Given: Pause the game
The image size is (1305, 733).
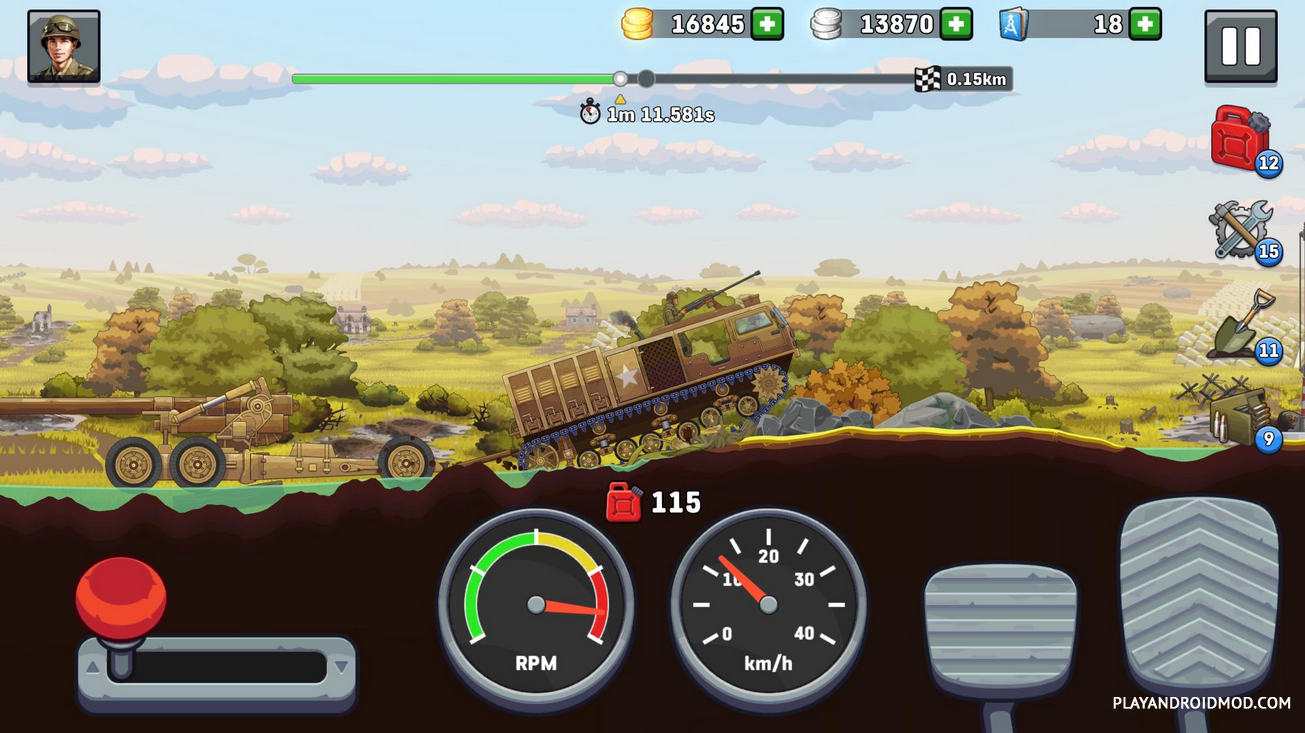Looking at the screenshot, I should pyautogui.click(x=1240, y=46).
